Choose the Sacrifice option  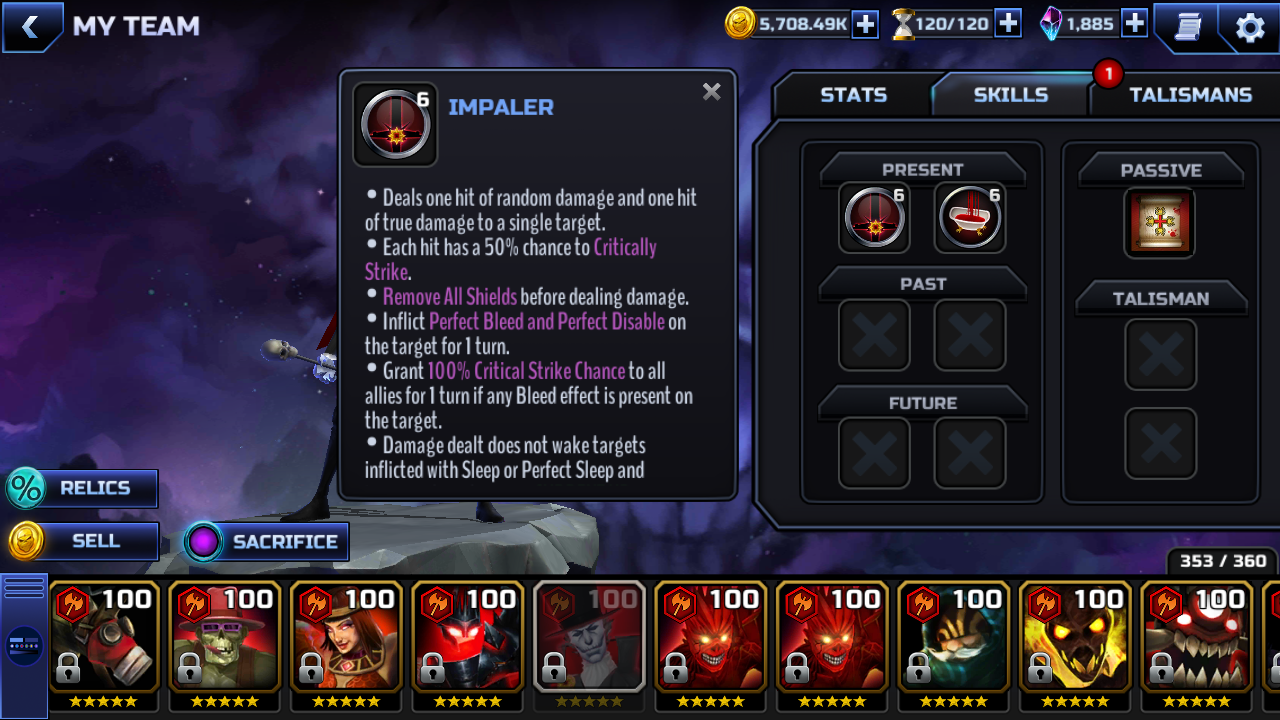(x=268, y=542)
